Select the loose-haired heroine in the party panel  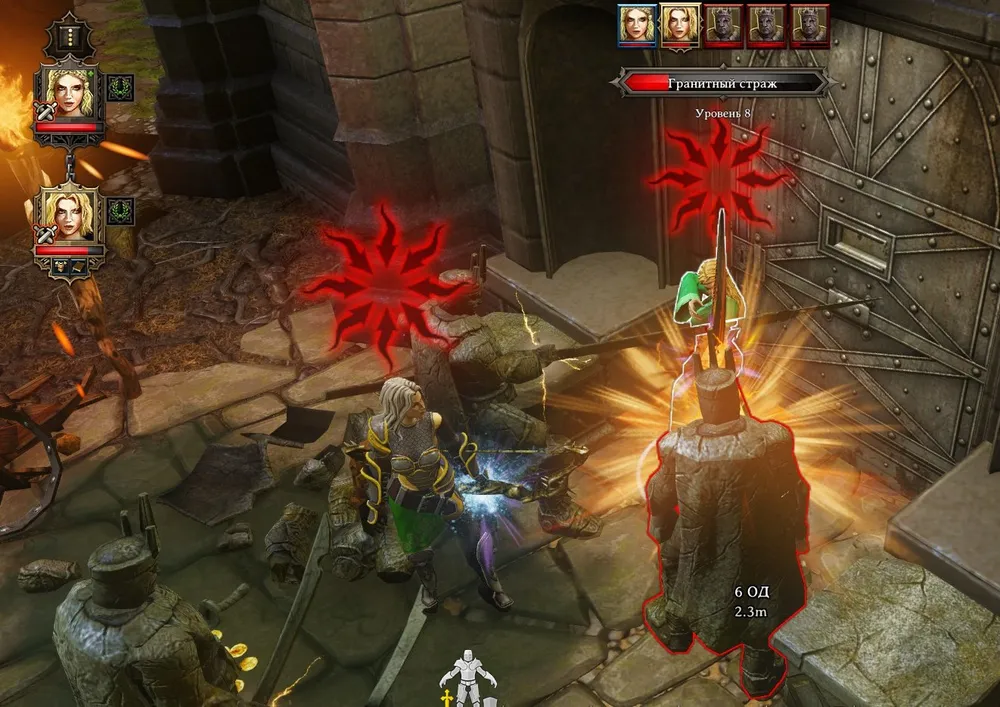(70, 213)
